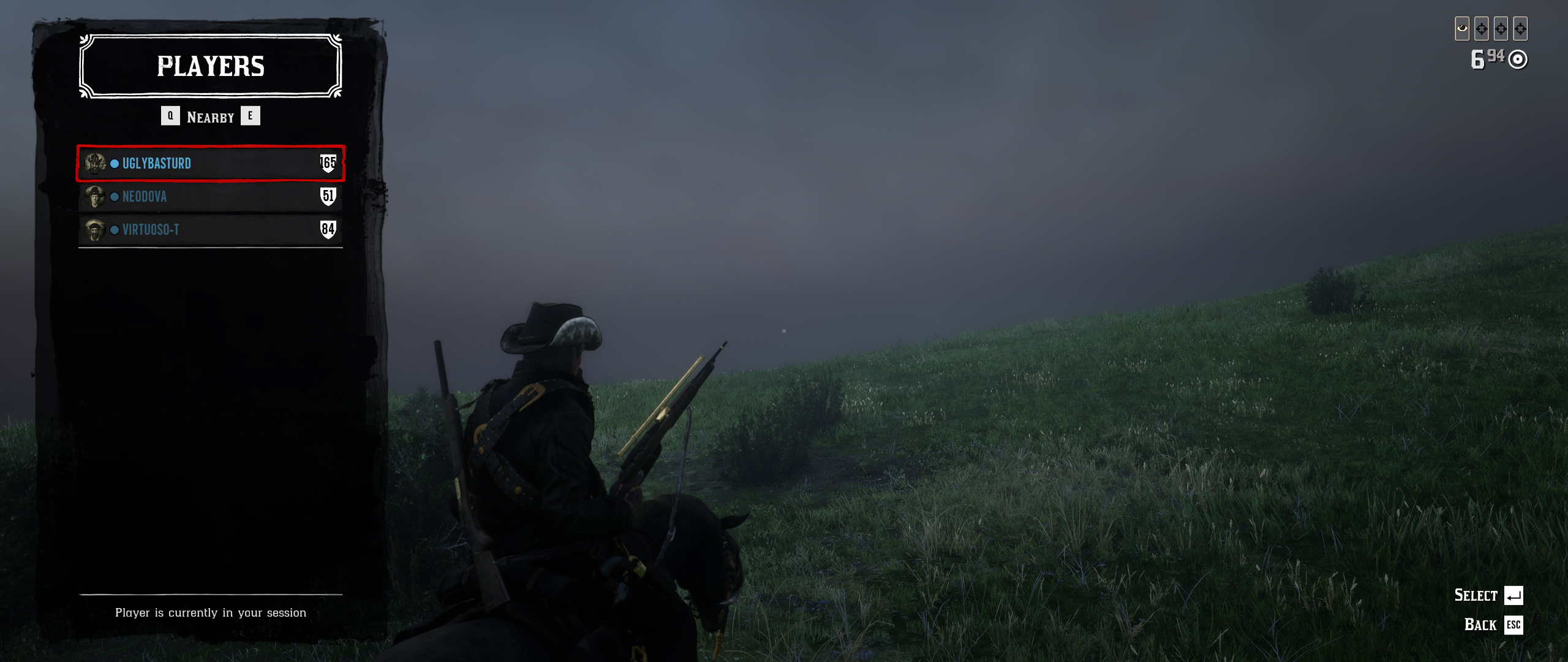This screenshot has width=1568, height=662.
Task: Select player UGLYBASTURD in the list
Action: click(210, 164)
